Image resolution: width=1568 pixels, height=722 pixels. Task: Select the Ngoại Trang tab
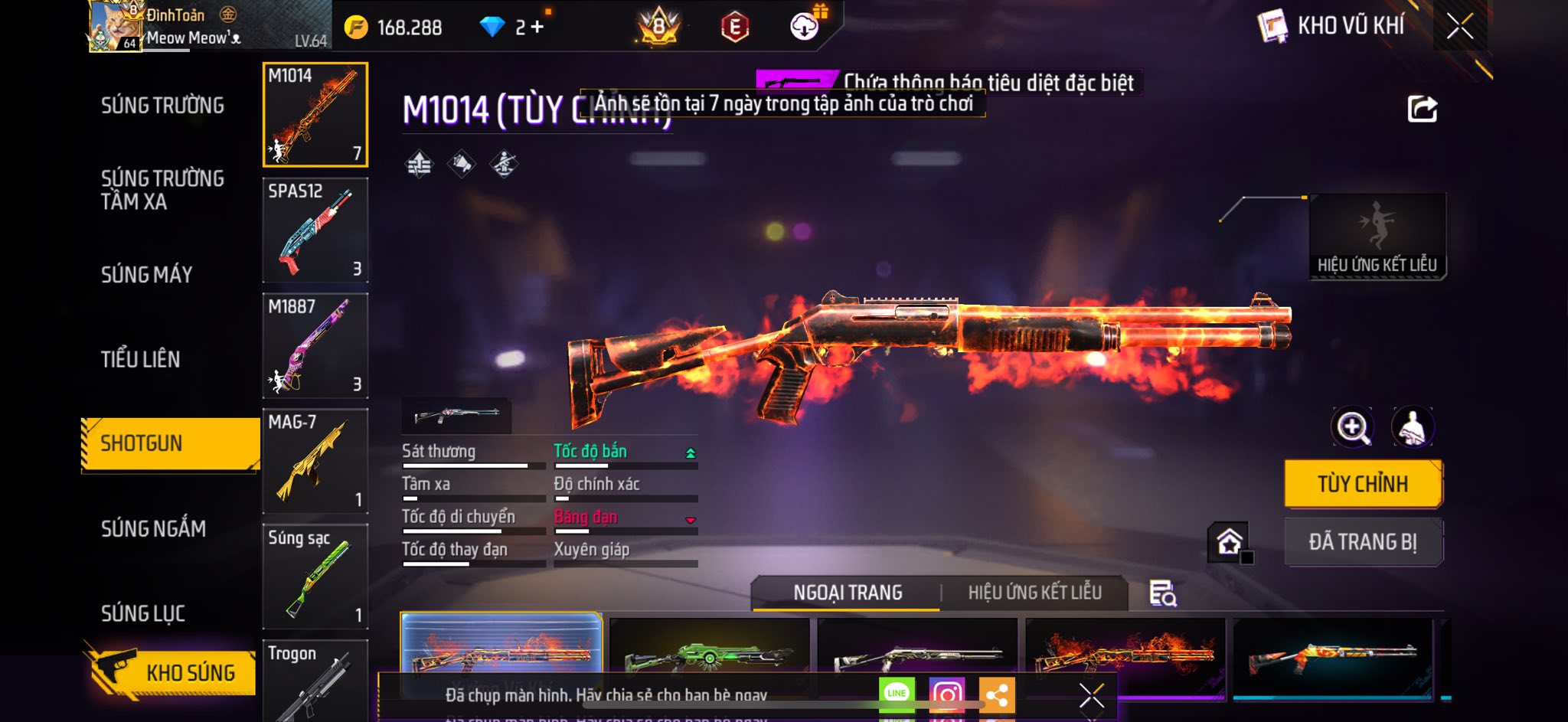[x=848, y=593]
